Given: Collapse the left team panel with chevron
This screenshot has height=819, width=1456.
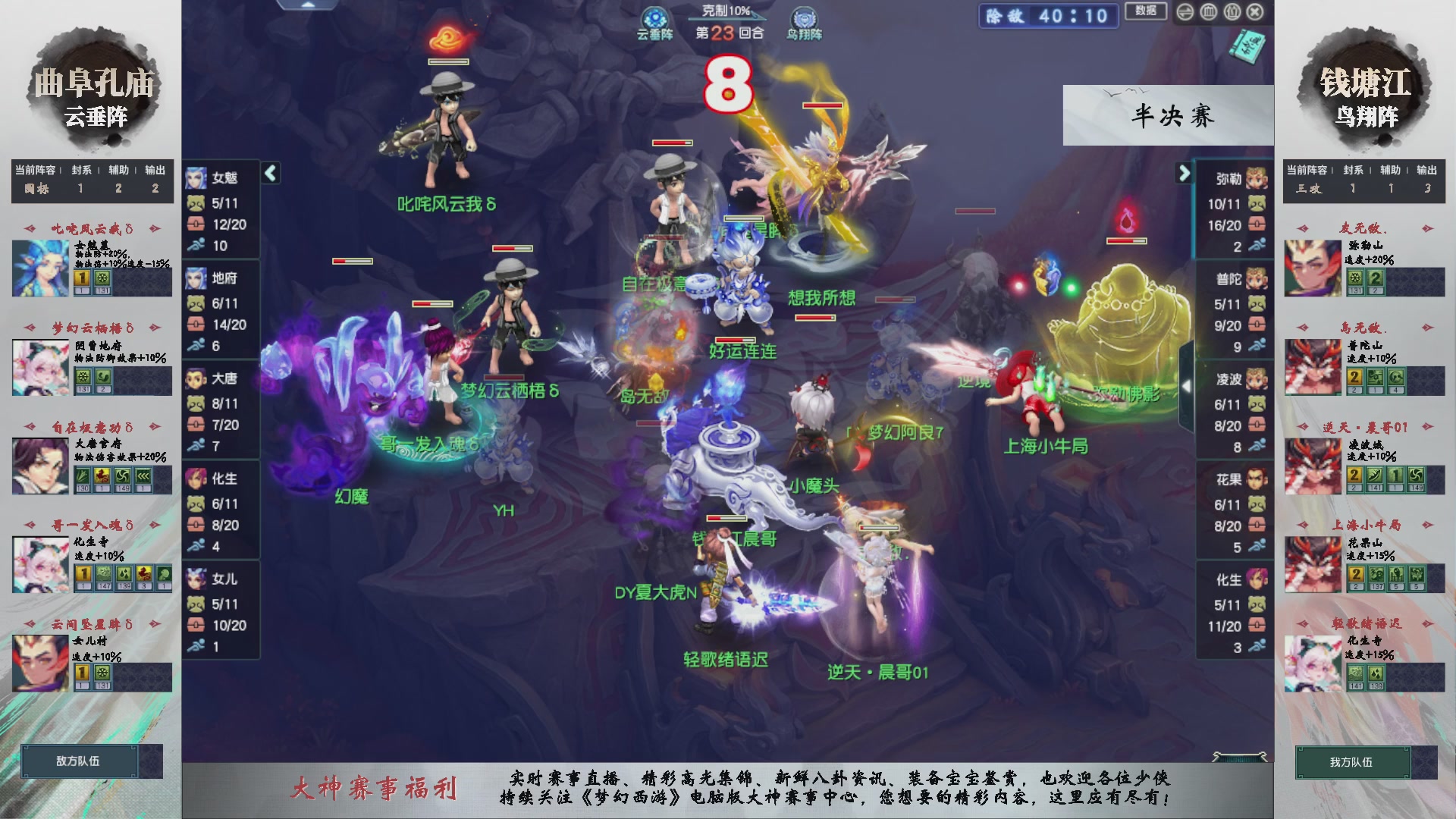Looking at the screenshot, I should click(x=269, y=173).
